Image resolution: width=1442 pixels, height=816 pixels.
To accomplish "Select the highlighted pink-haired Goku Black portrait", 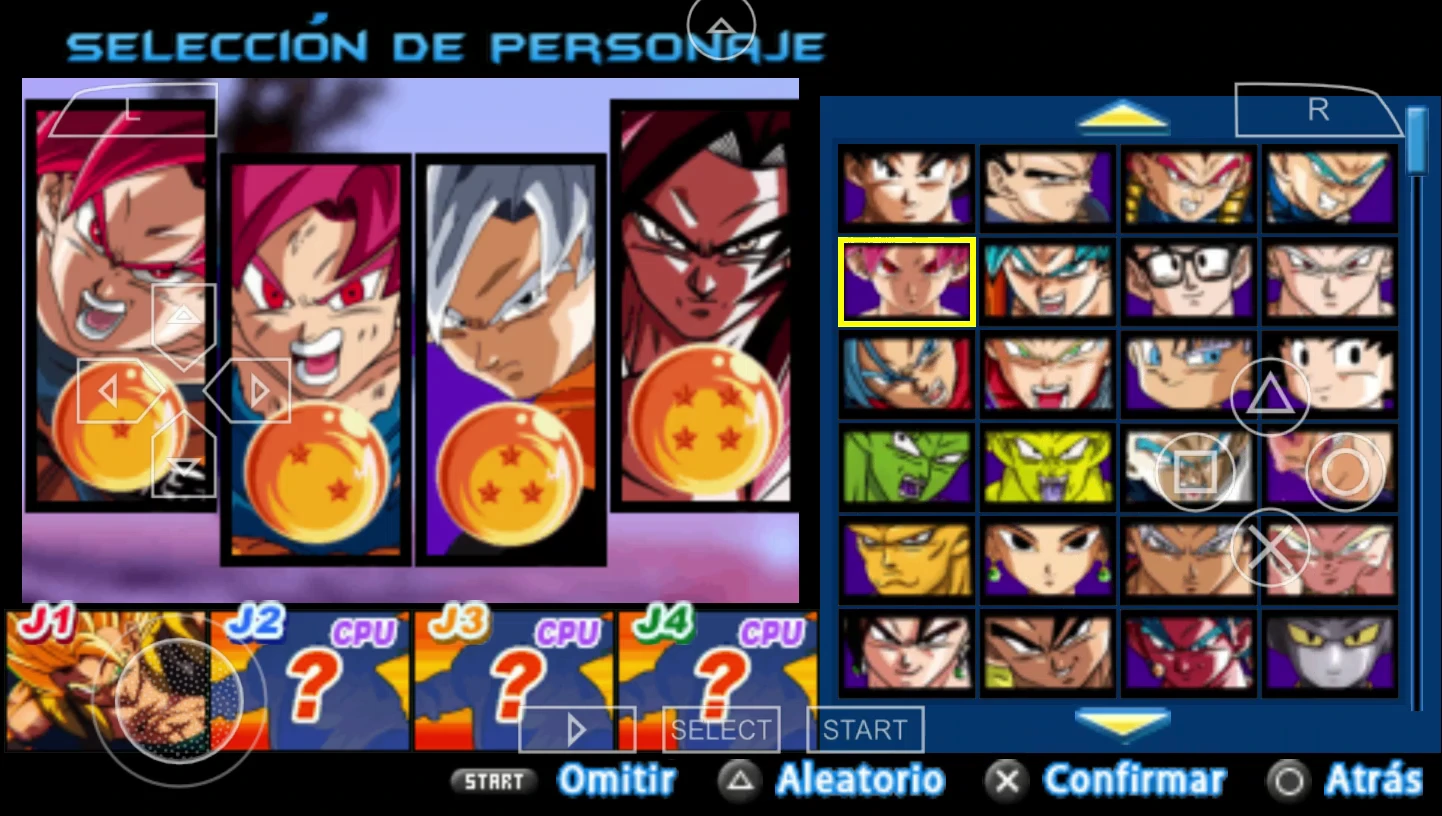I will tap(905, 282).
